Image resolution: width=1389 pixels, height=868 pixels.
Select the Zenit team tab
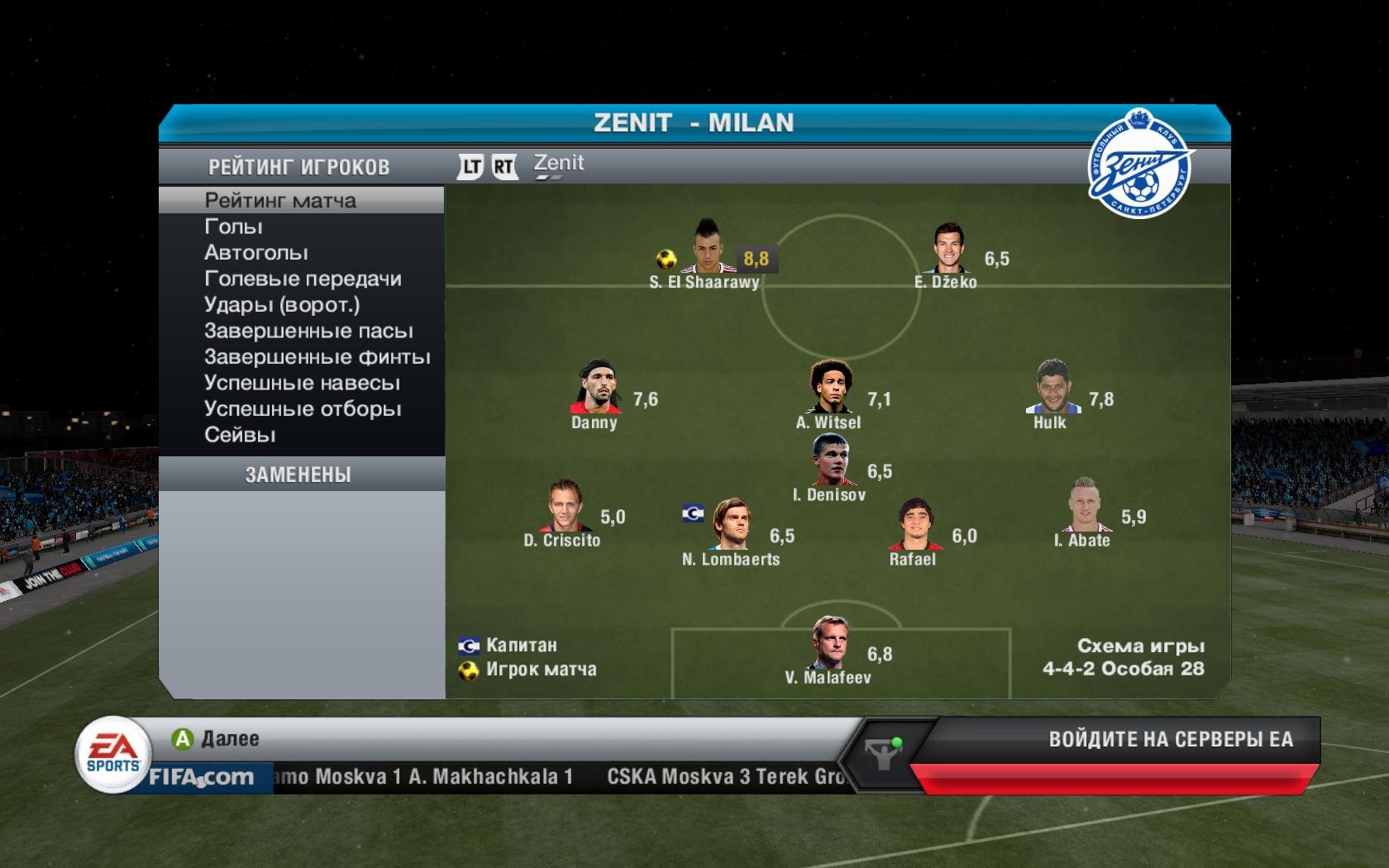point(559,165)
